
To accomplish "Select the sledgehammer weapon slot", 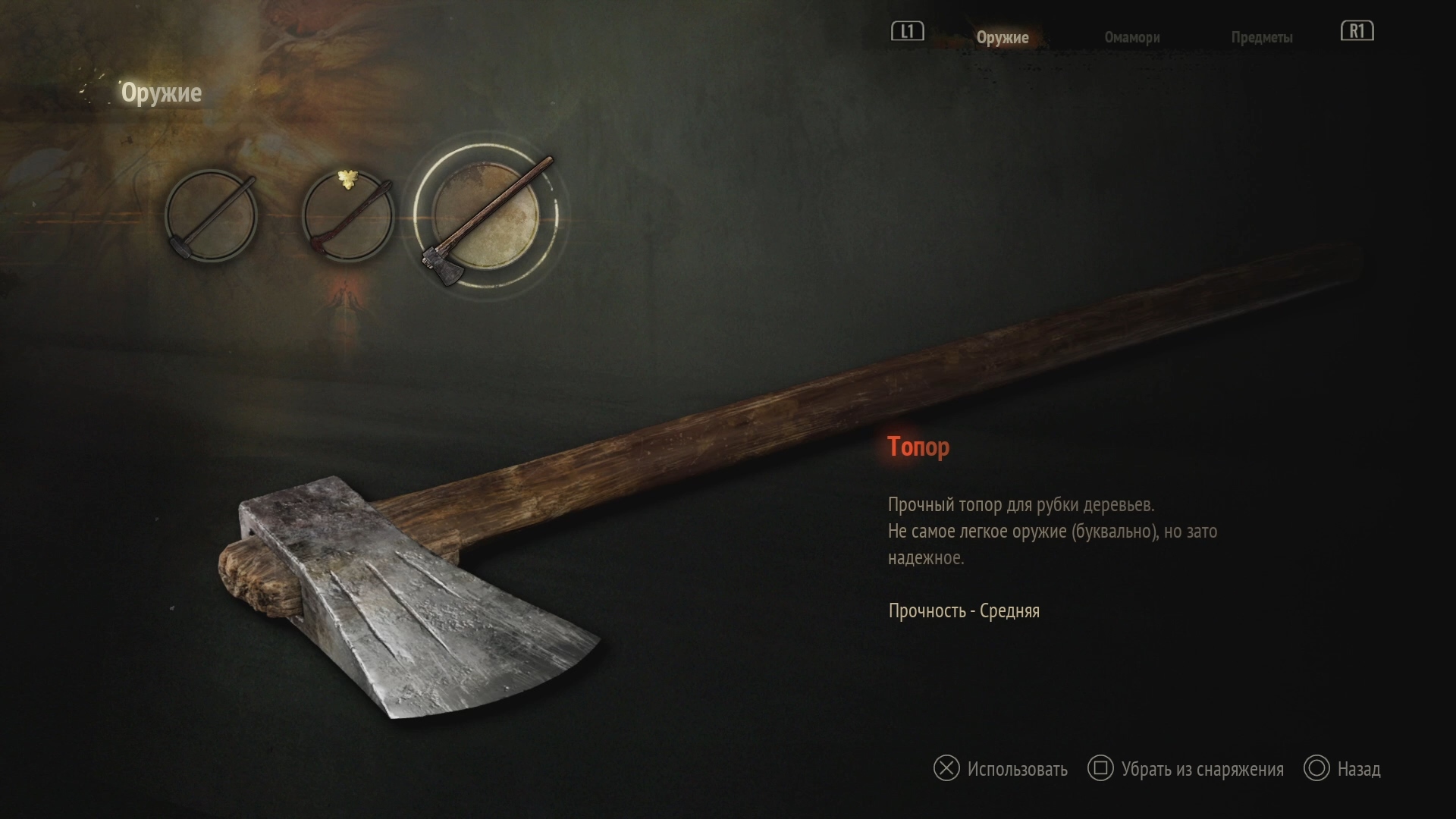I will point(211,216).
